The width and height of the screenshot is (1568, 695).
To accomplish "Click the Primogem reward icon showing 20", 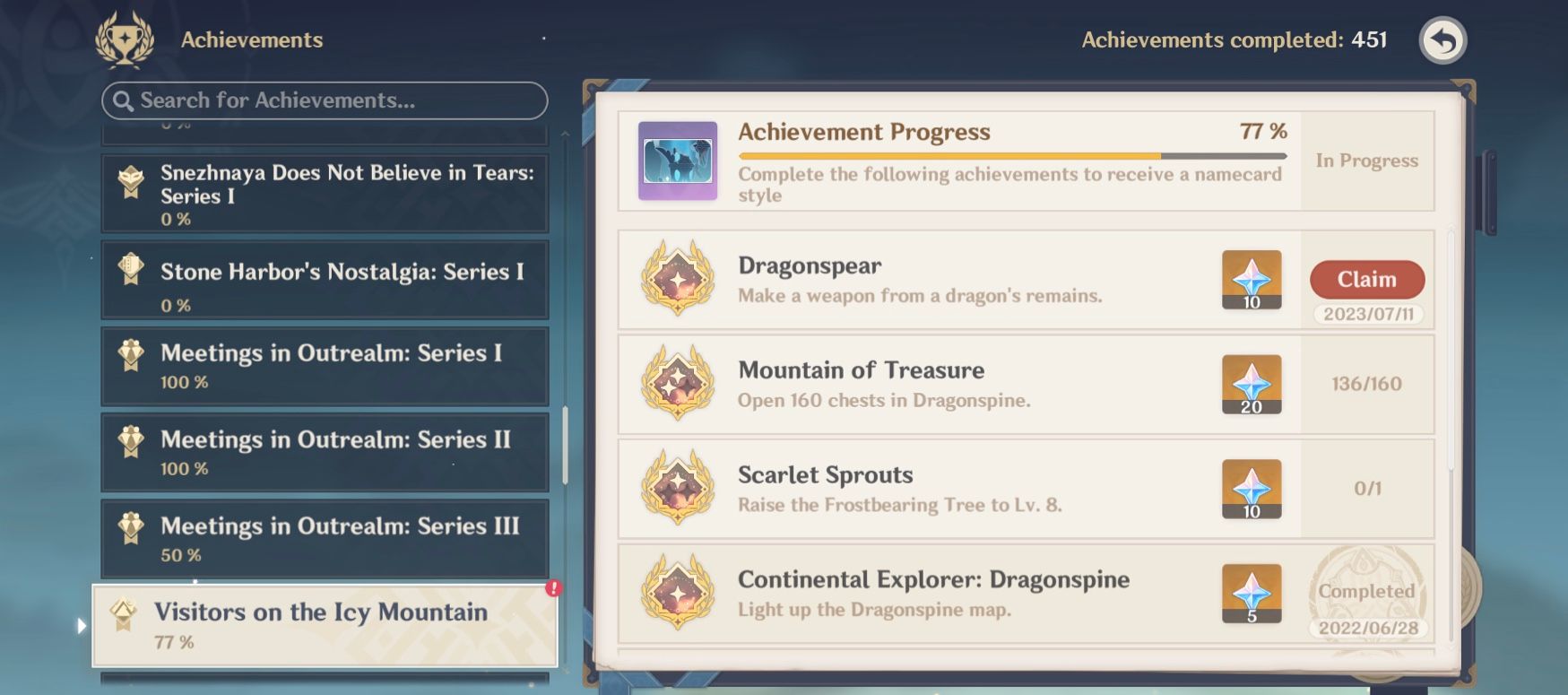I will point(1251,385).
